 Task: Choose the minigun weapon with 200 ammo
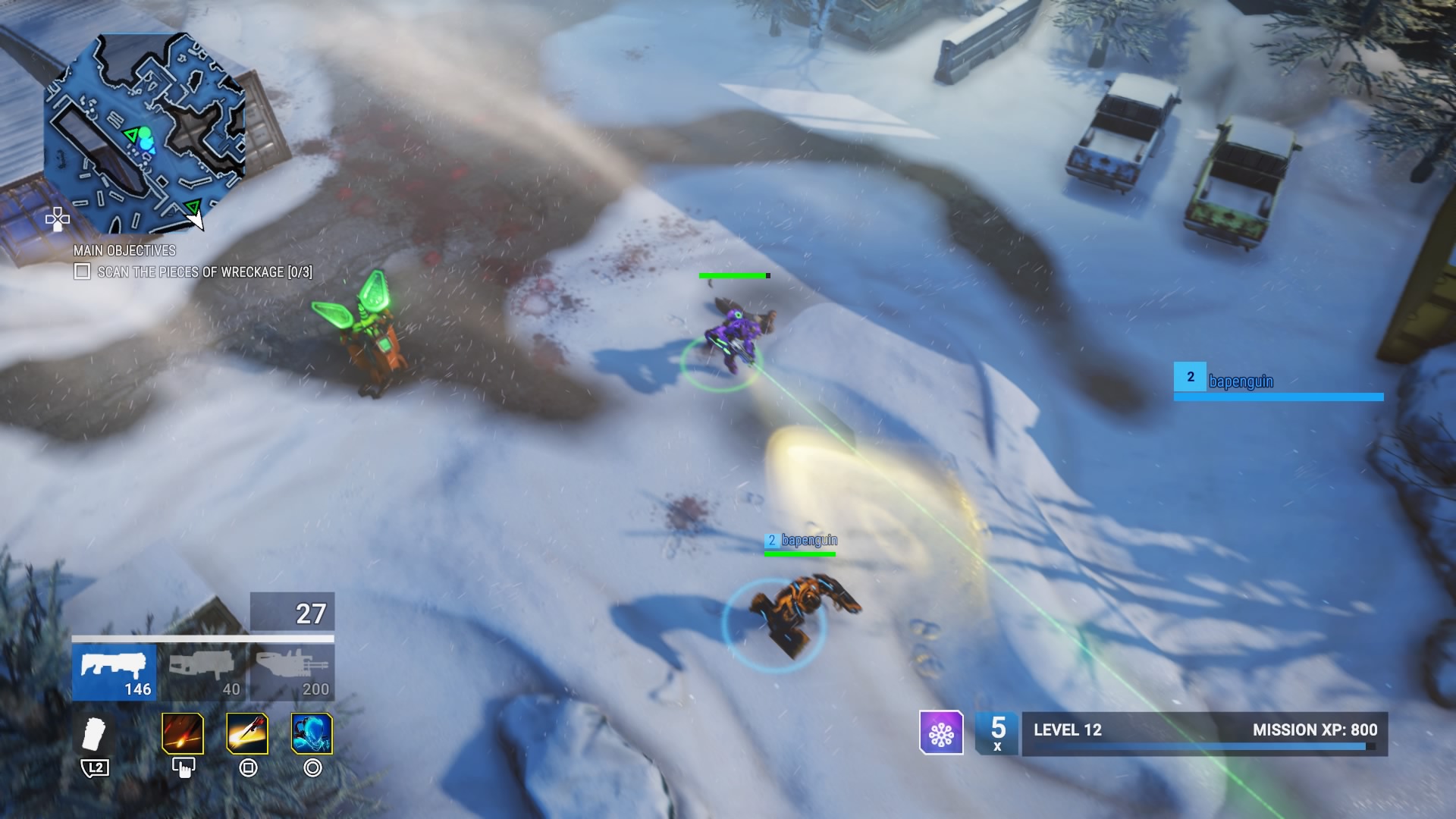(x=293, y=672)
